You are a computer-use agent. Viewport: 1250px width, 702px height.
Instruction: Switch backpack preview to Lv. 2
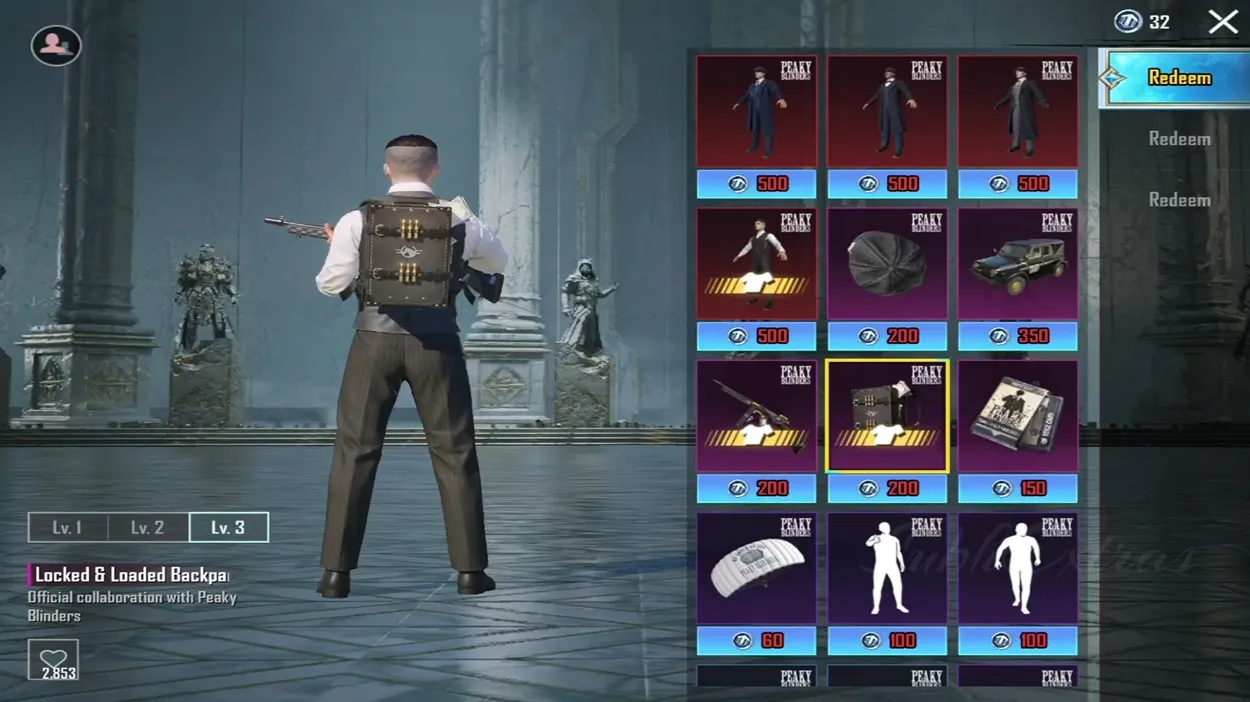148,527
